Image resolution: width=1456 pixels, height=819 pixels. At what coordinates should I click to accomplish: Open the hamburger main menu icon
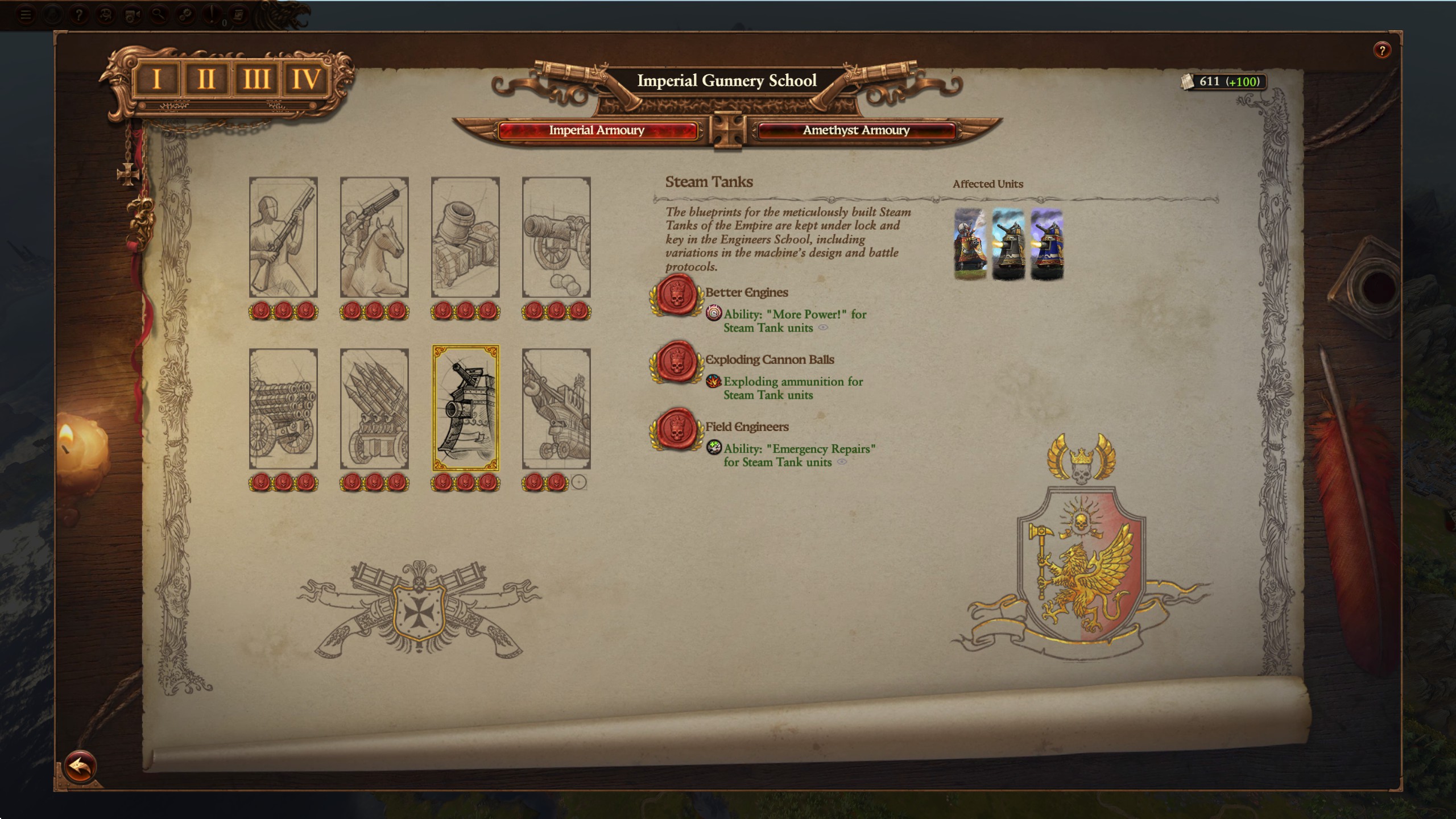[x=26, y=13]
